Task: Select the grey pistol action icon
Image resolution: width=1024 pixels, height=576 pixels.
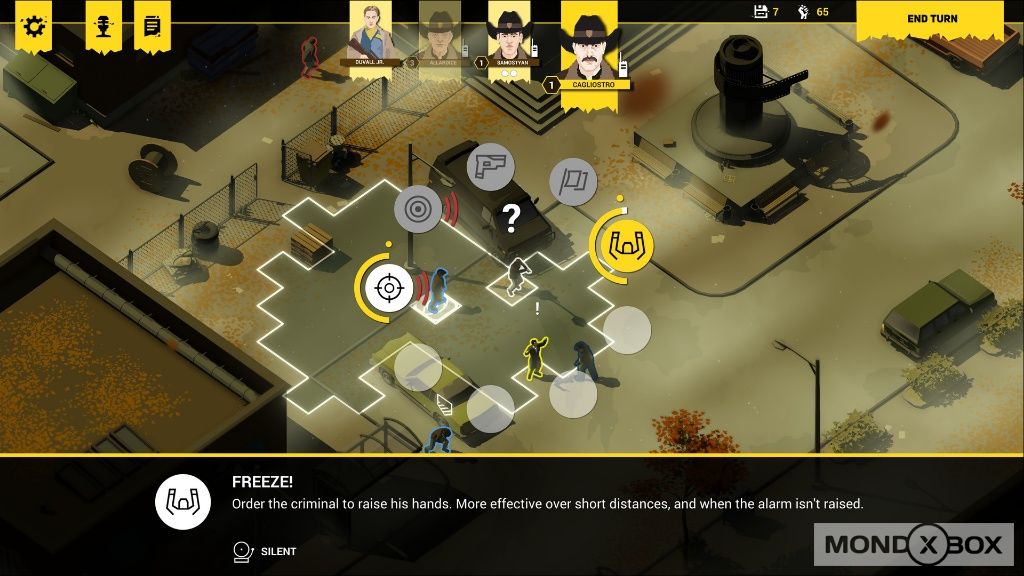Action: pos(490,166)
